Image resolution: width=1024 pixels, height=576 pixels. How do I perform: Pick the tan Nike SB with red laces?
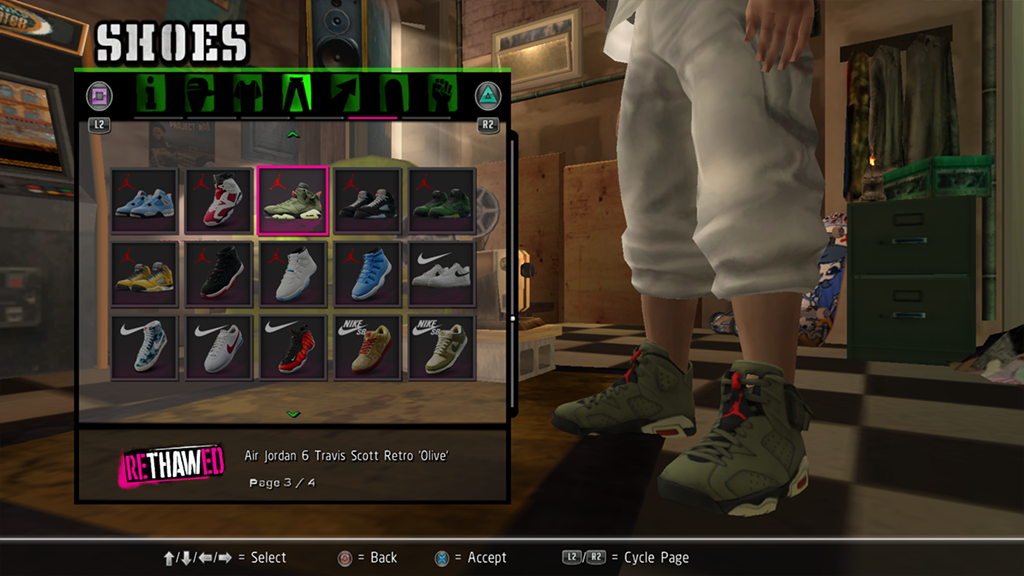(x=367, y=348)
